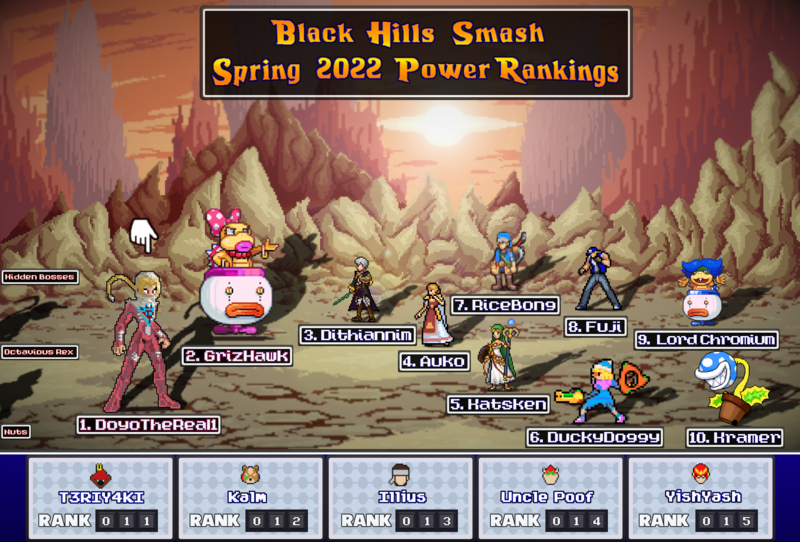The image size is (800, 542).
Task: Click the Nuts label
Action: (x=16, y=432)
